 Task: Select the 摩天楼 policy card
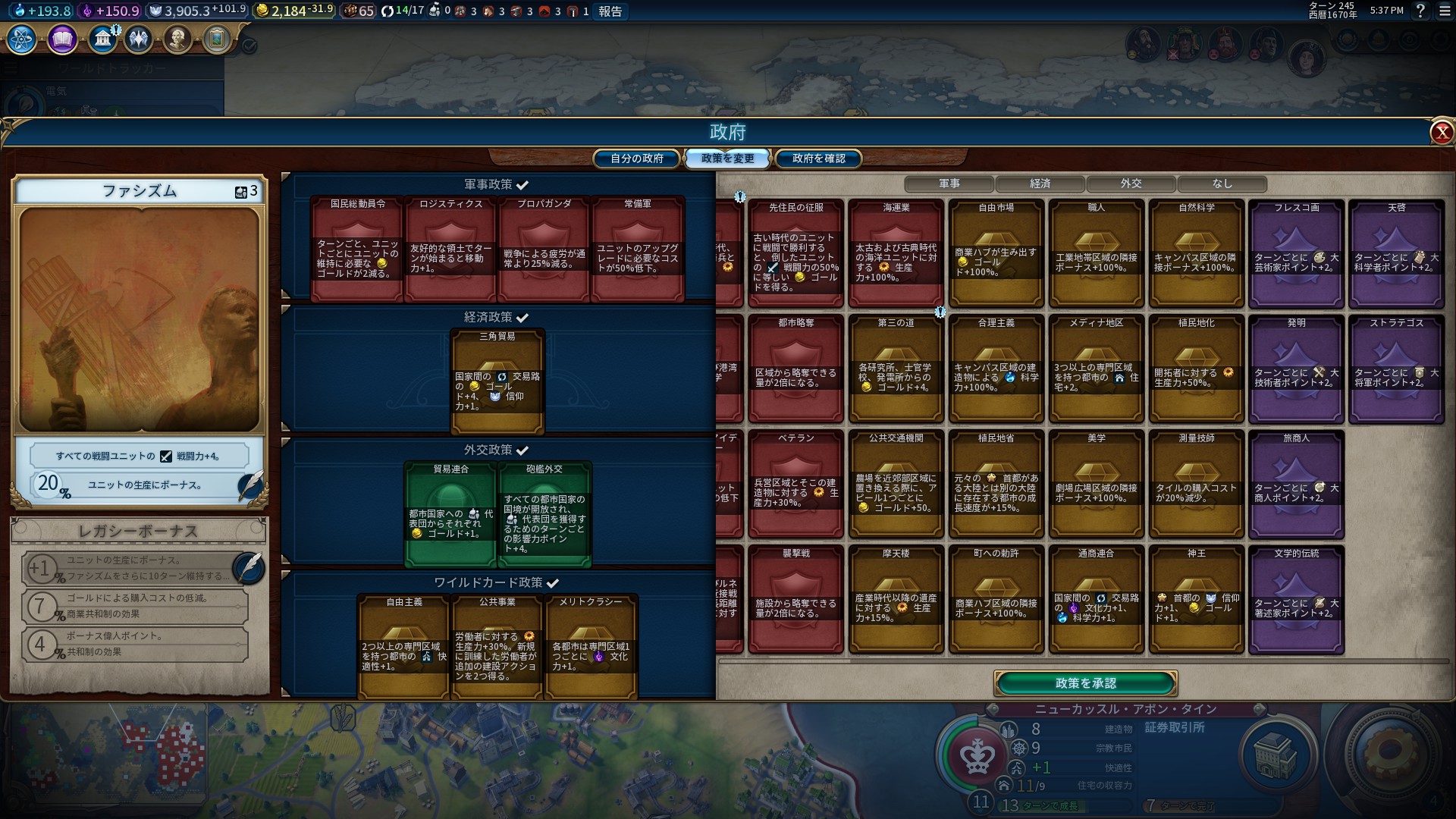[896, 598]
